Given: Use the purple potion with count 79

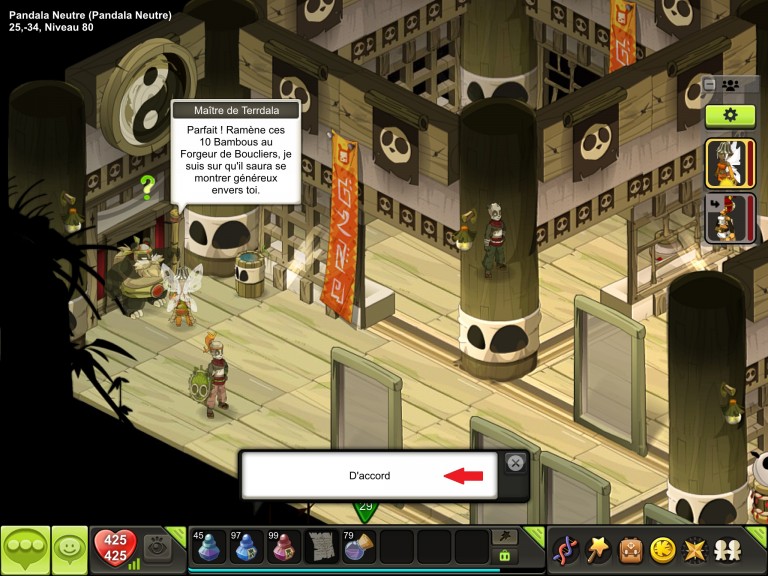Looking at the screenshot, I should [359, 547].
